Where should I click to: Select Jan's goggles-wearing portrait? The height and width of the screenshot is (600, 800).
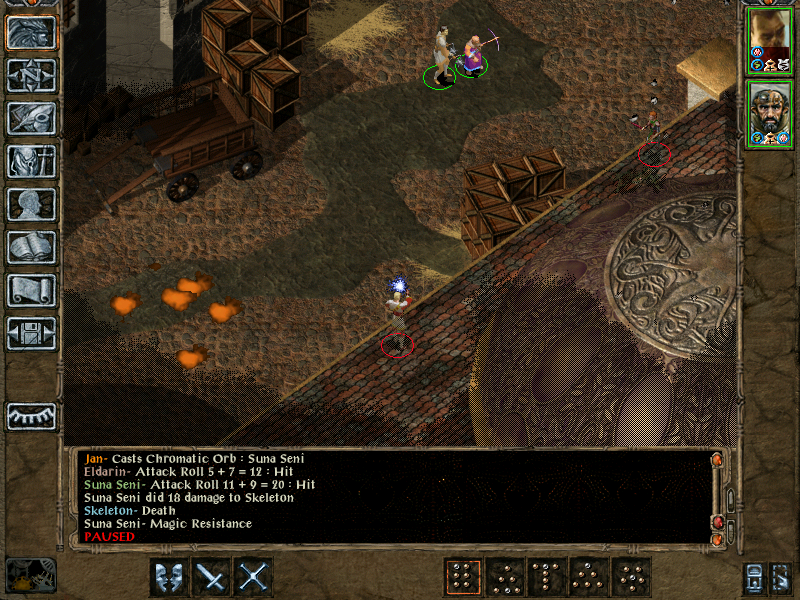click(x=768, y=114)
